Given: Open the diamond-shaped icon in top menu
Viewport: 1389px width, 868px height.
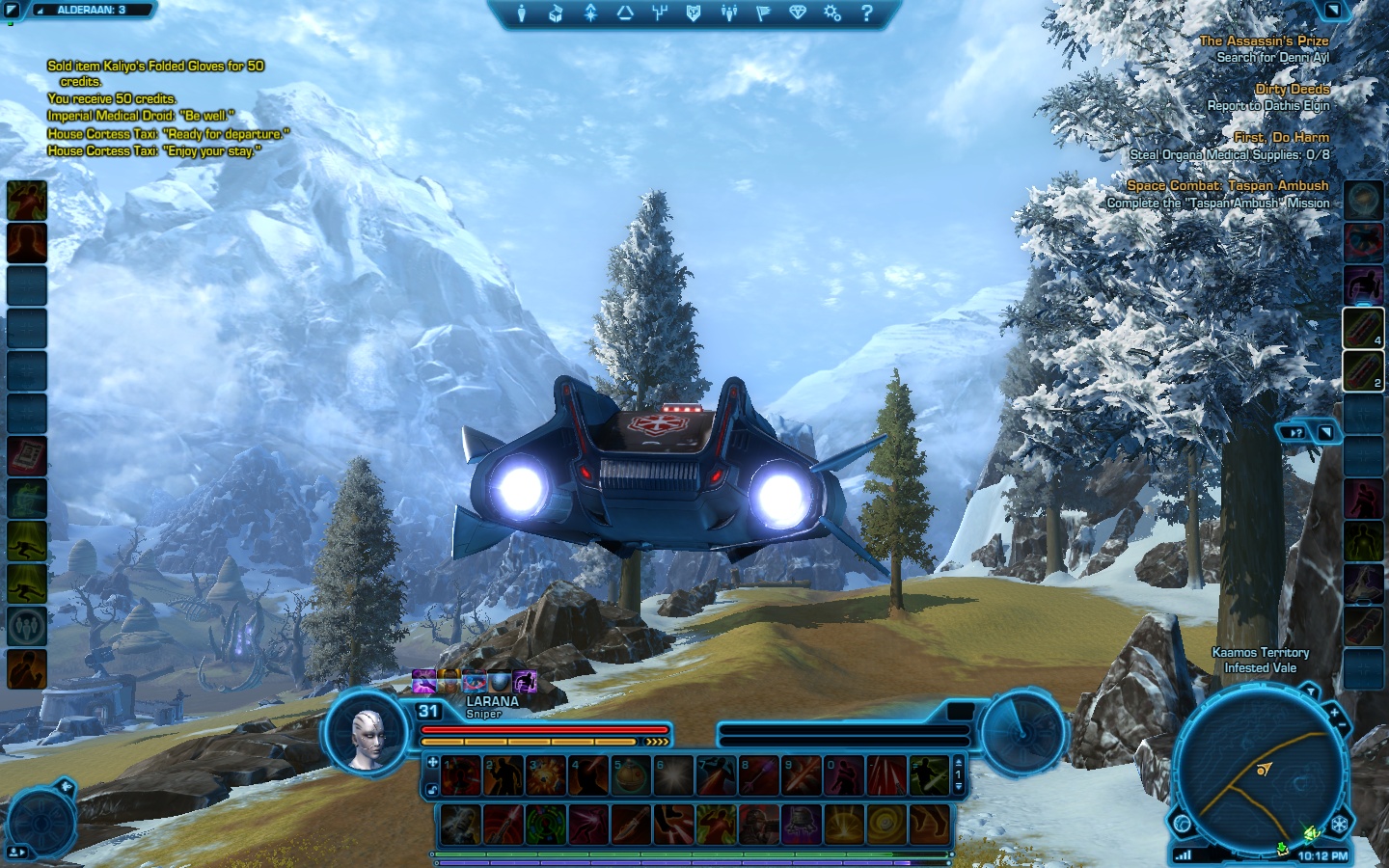Looking at the screenshot, I should pyautogui.click(x=798, y=14).
